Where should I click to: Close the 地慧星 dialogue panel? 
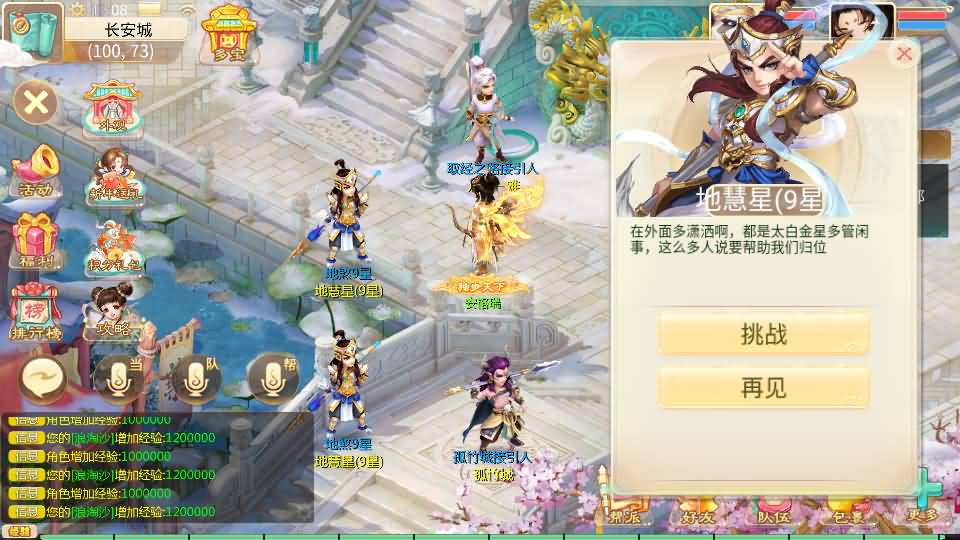904,54
